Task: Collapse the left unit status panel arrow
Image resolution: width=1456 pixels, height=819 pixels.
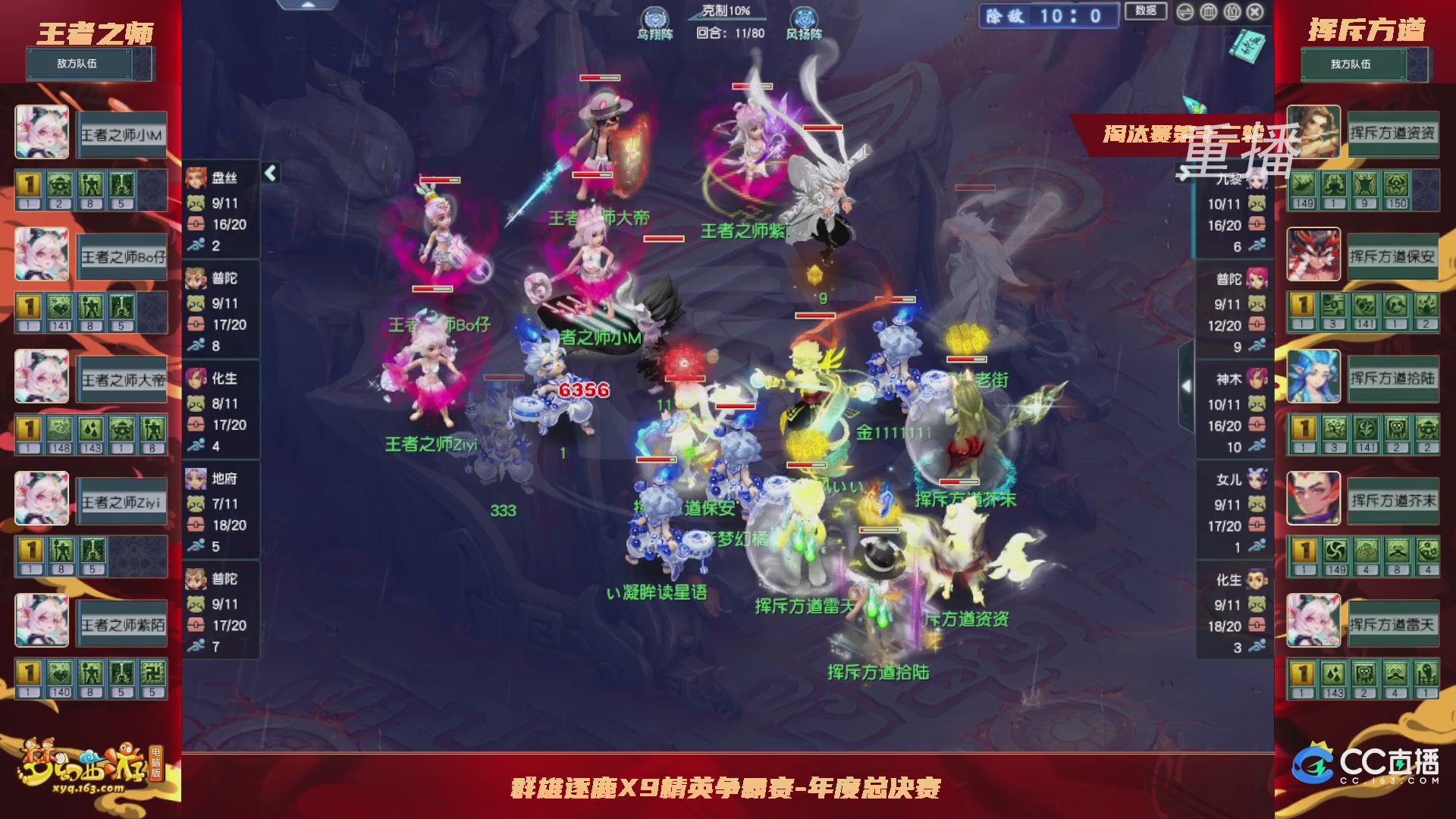Action: 270,174
